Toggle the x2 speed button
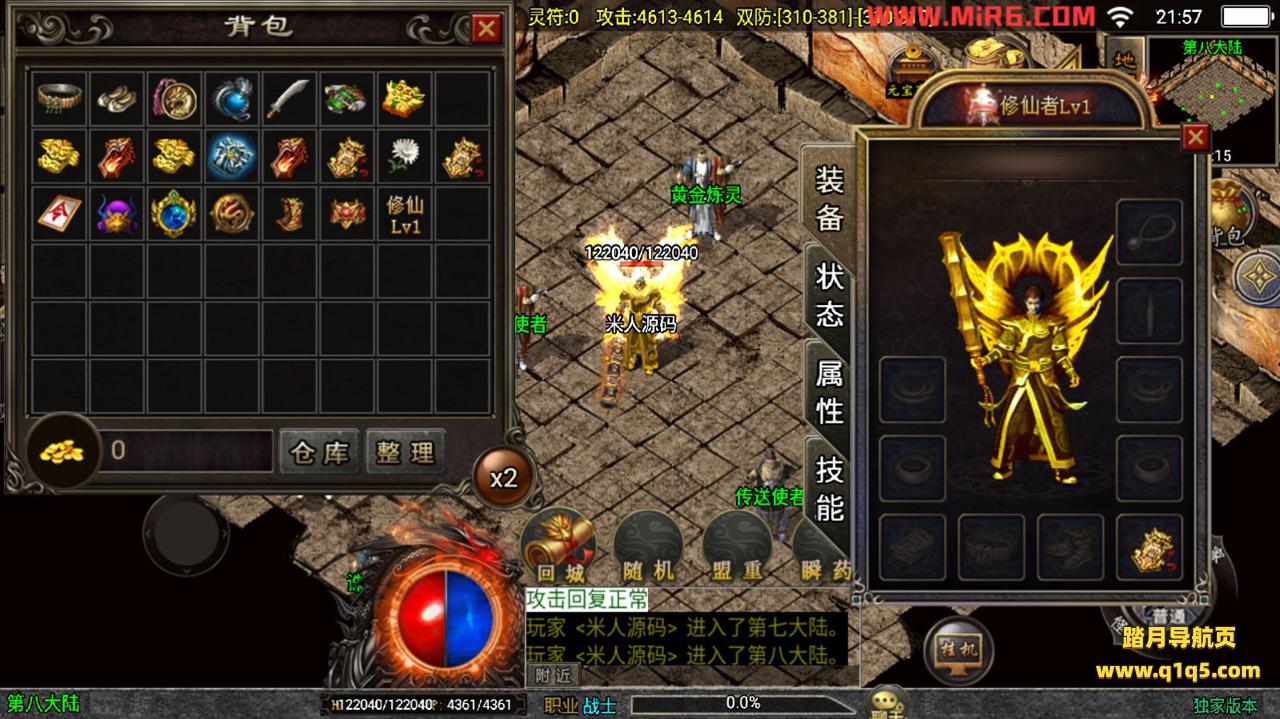 pos(503,477)
